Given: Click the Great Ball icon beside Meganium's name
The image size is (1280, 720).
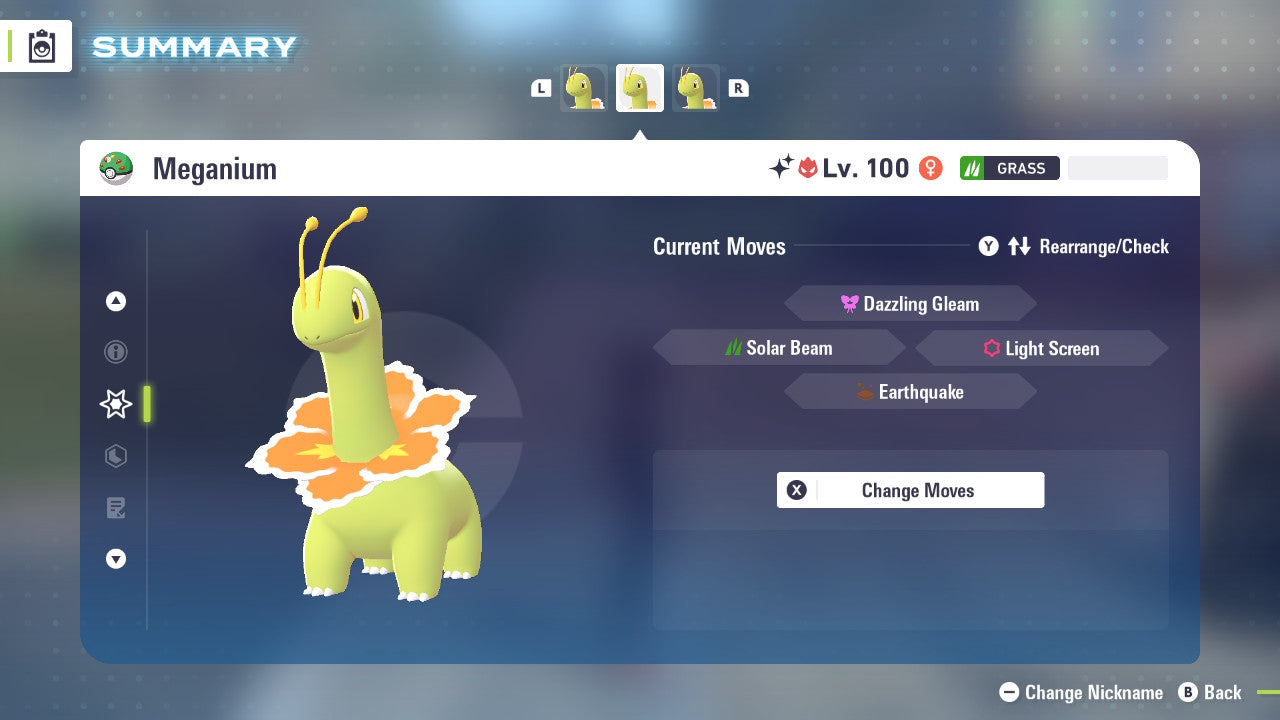Looking at the screenshot, I should click(117, 168).
